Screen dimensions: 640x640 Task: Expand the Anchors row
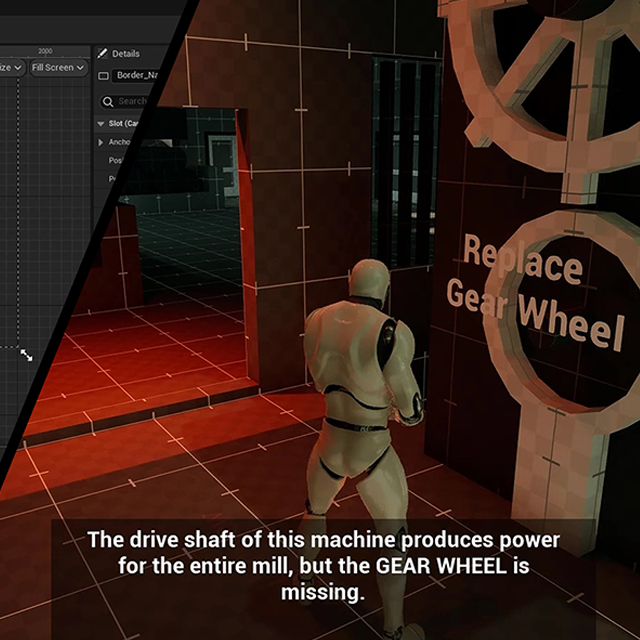coord(101,142)
